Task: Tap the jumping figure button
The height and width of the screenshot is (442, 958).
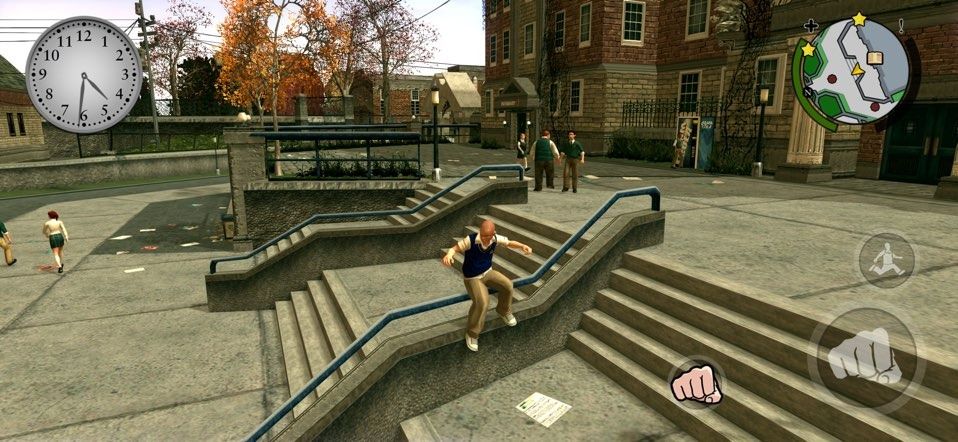Action: point(887,262)
